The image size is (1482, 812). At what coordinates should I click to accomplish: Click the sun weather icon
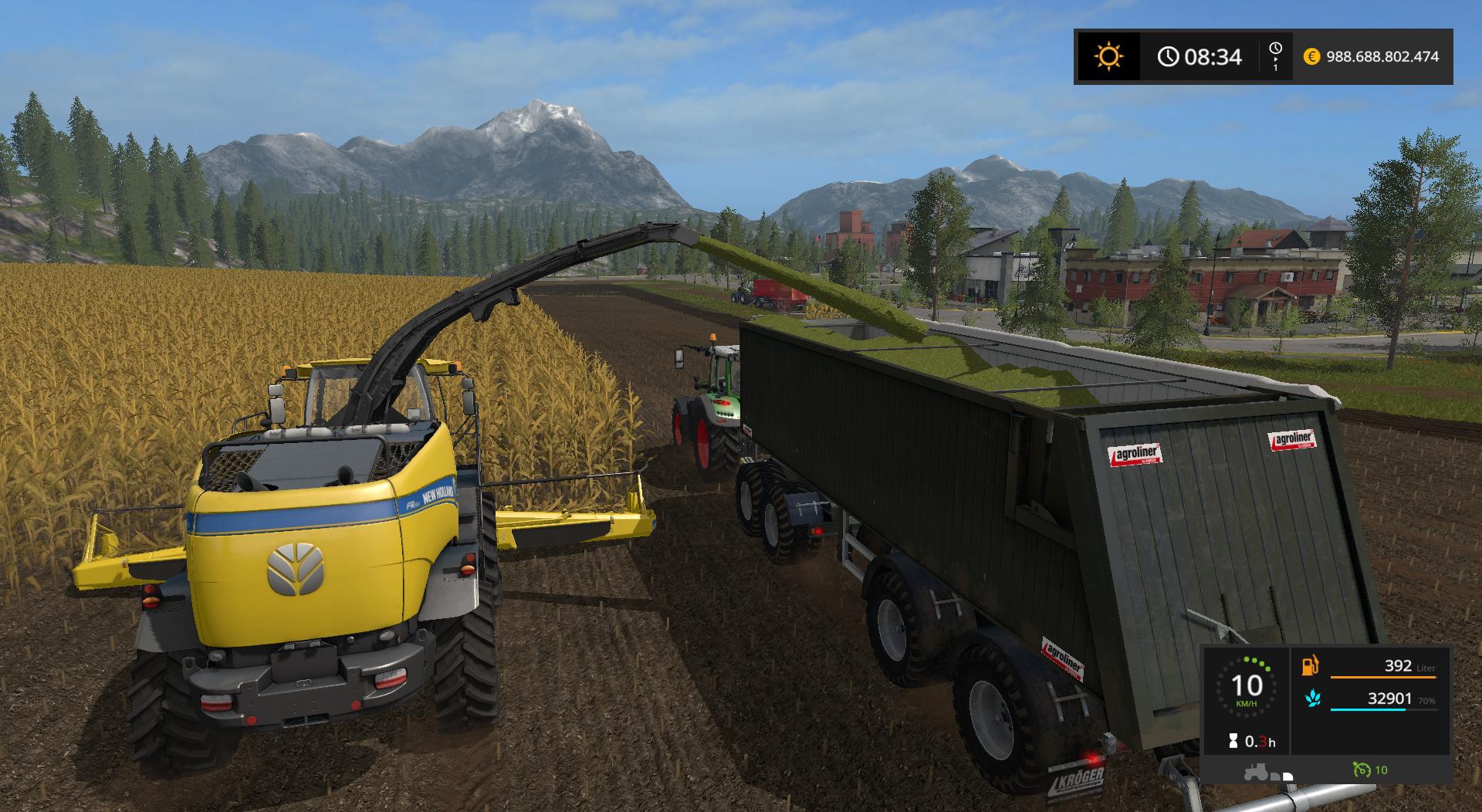point(1108,56)
